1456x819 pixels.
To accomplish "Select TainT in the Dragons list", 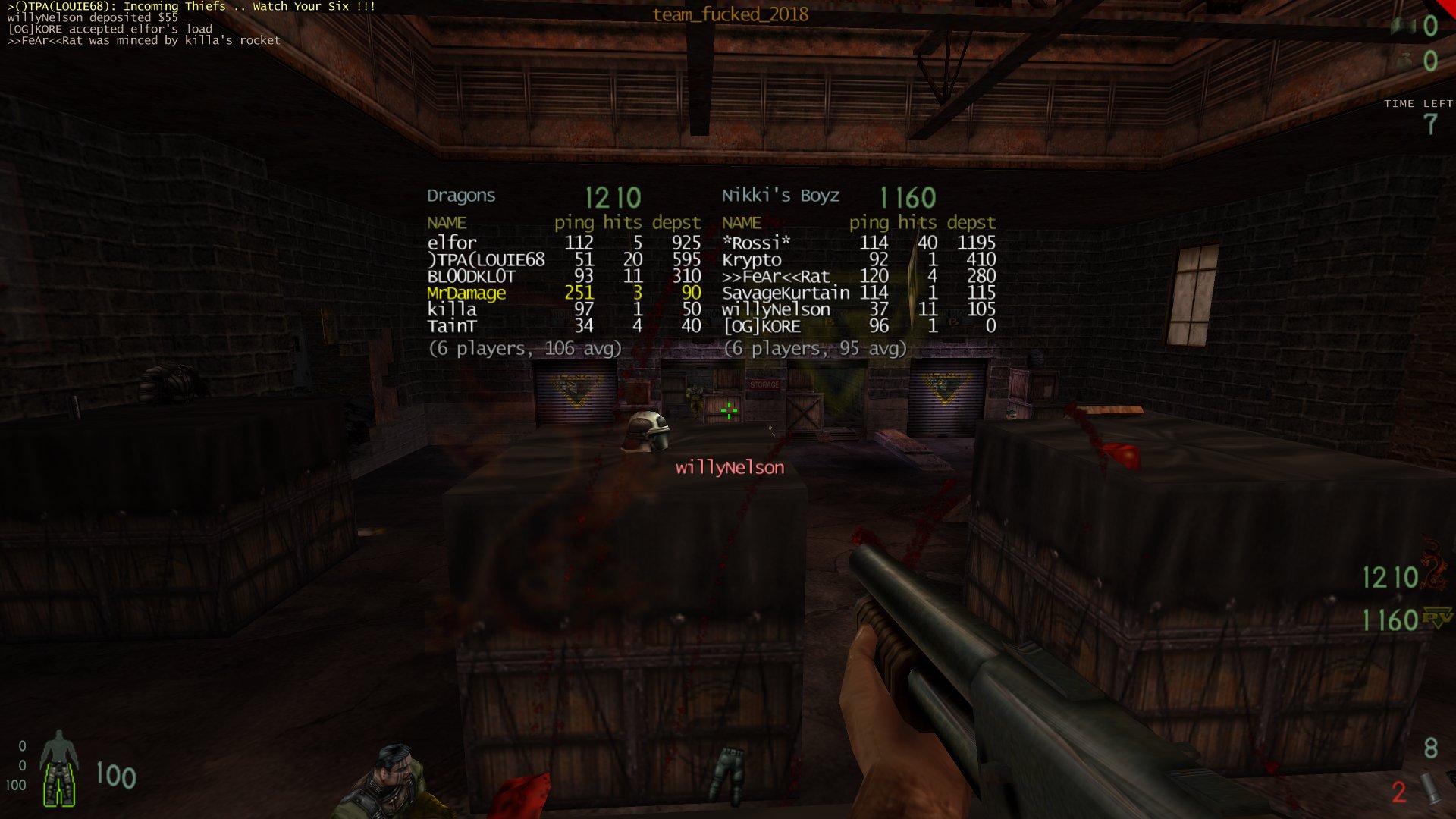I will (x=563, y=326).
